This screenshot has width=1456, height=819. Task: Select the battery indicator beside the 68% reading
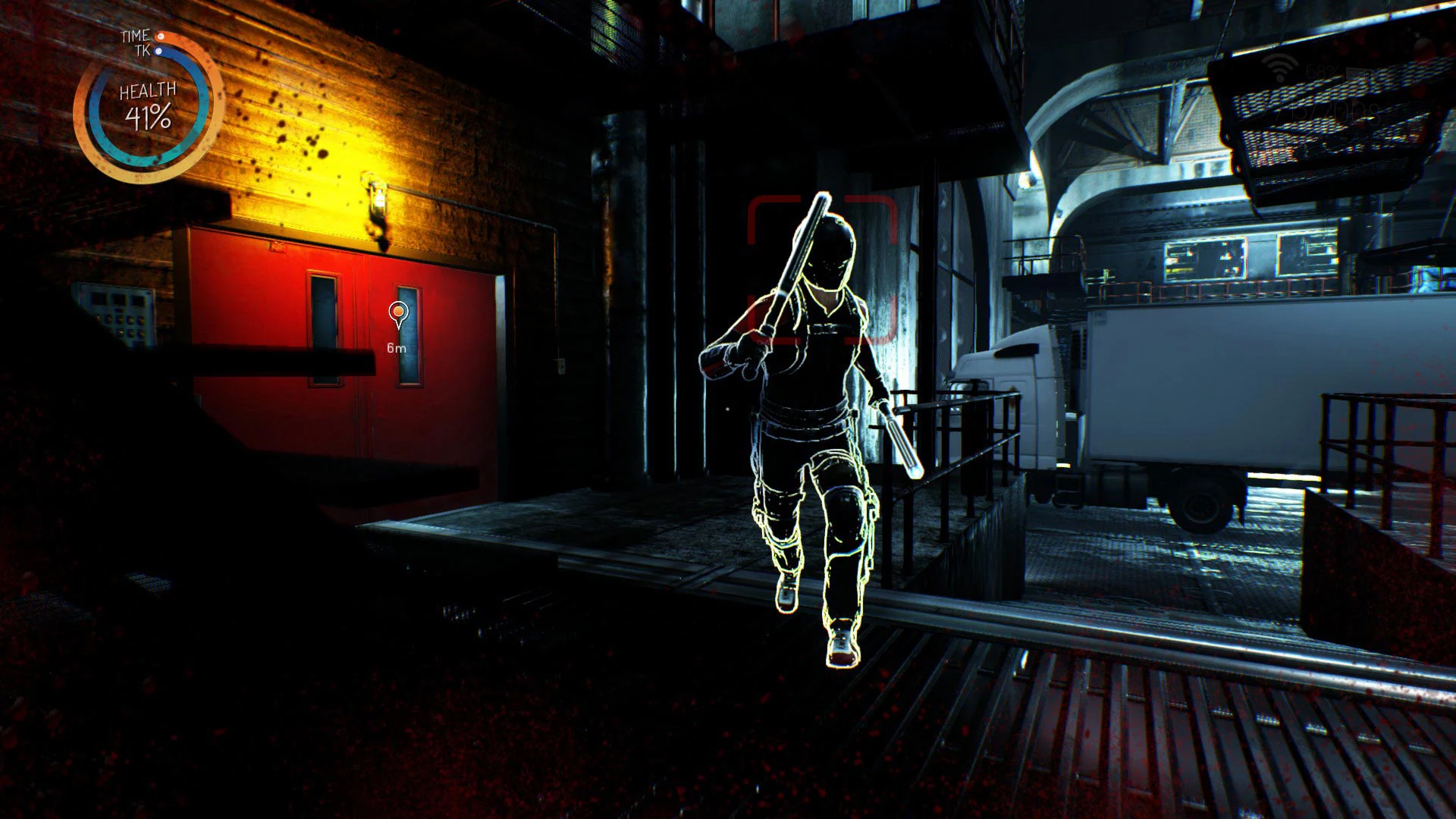(1357, 73)
